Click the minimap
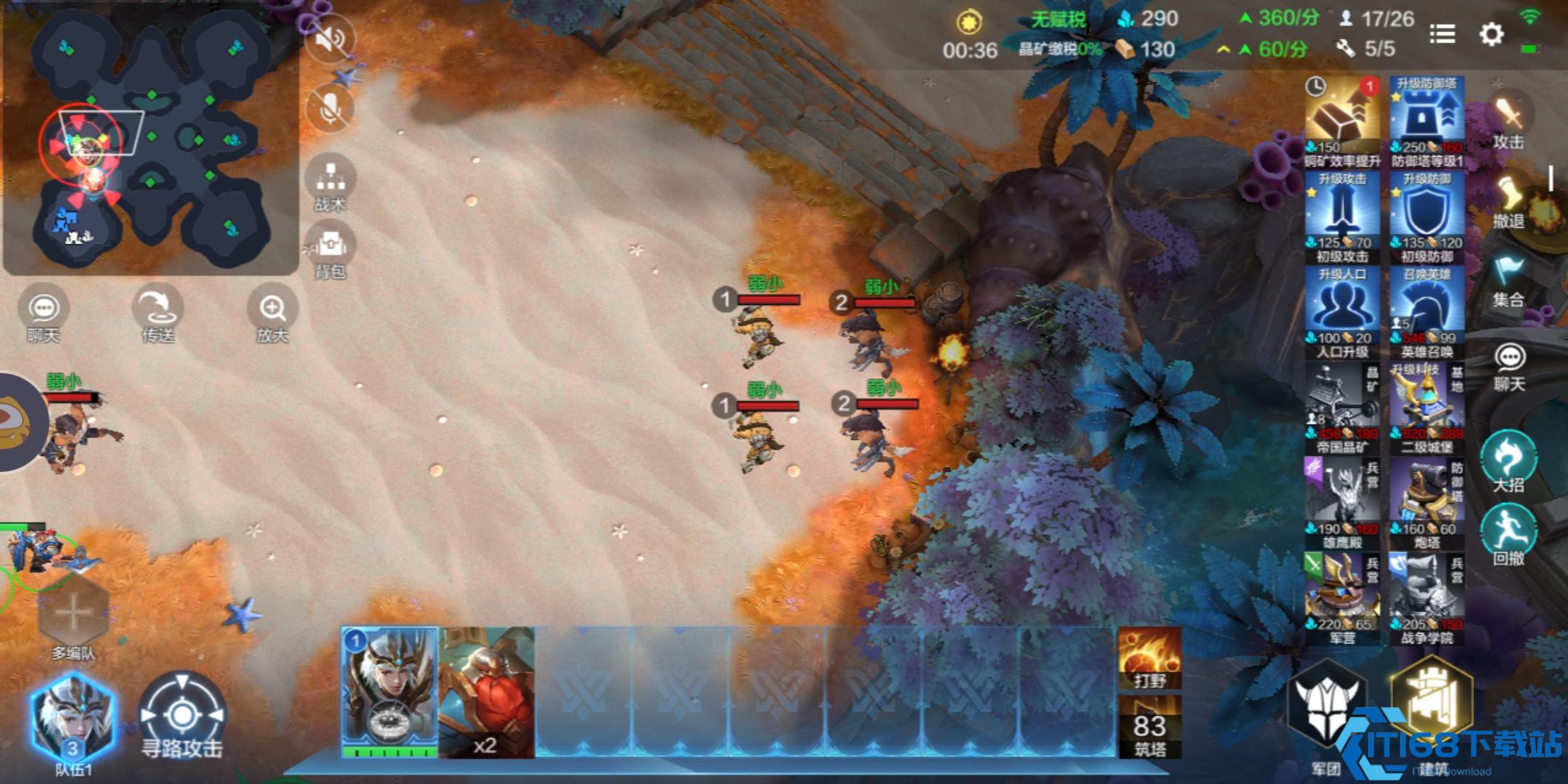Screen dimensions: 1568x784 (x=151, y=138)
